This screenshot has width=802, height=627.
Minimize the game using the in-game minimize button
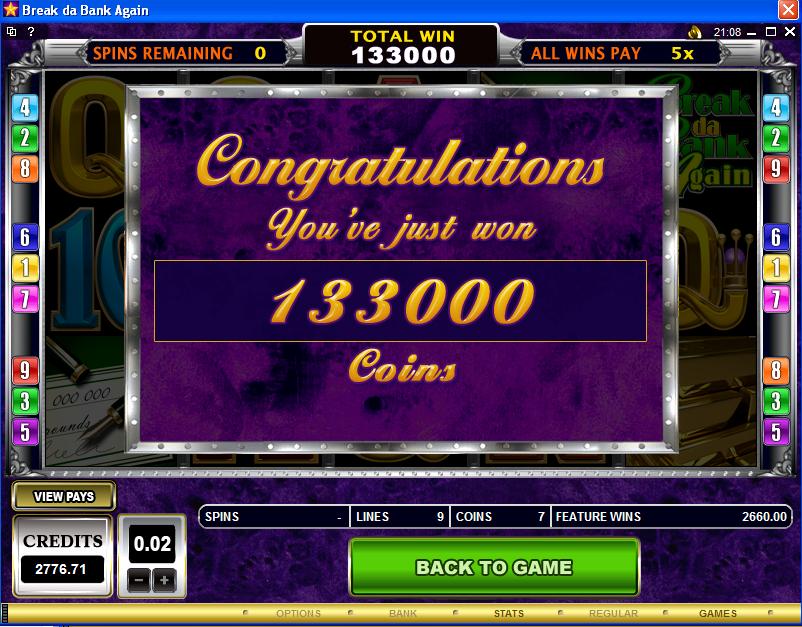[x=752, y=32]
